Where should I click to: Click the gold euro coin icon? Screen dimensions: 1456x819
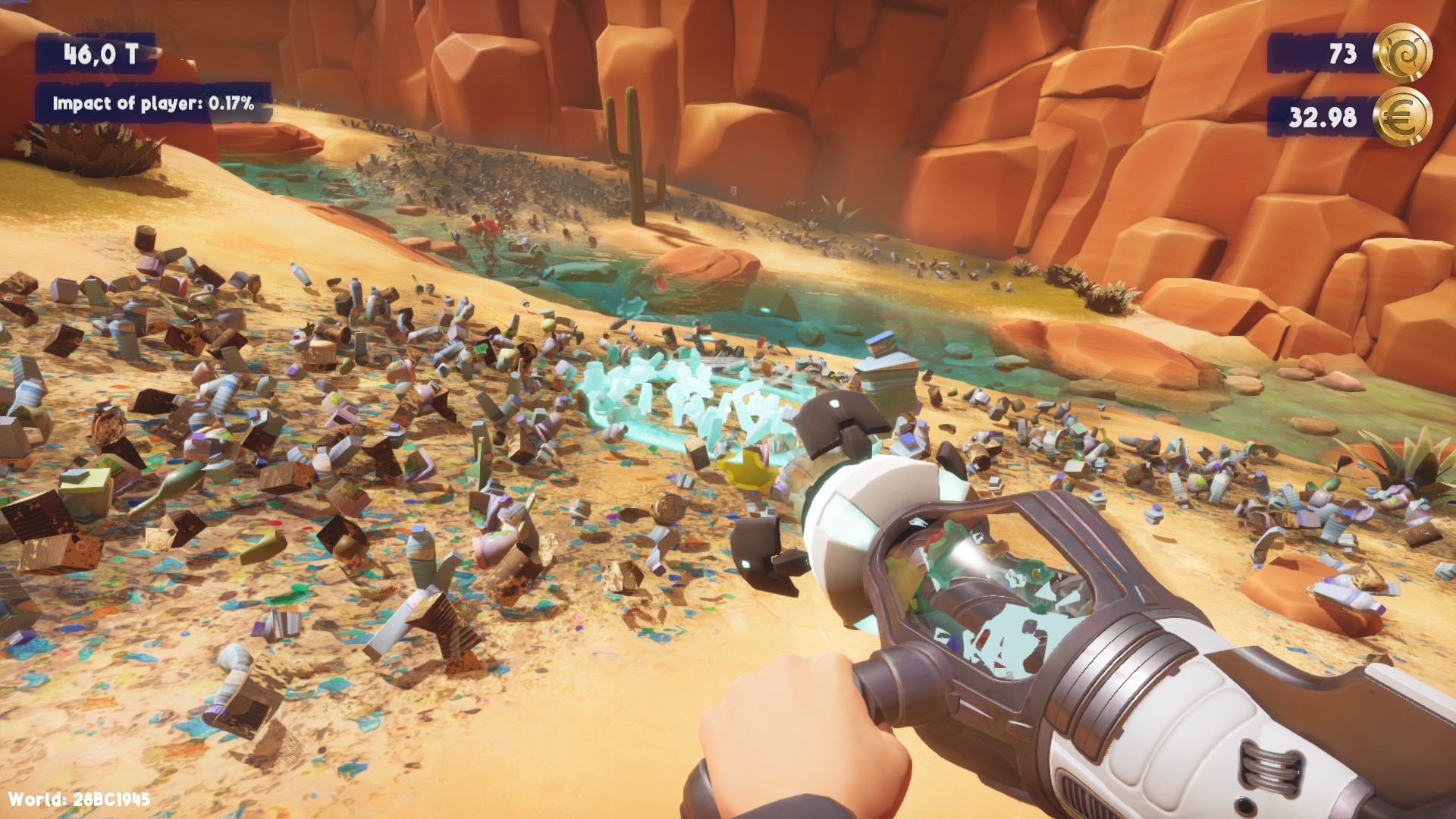(1403, 117)
